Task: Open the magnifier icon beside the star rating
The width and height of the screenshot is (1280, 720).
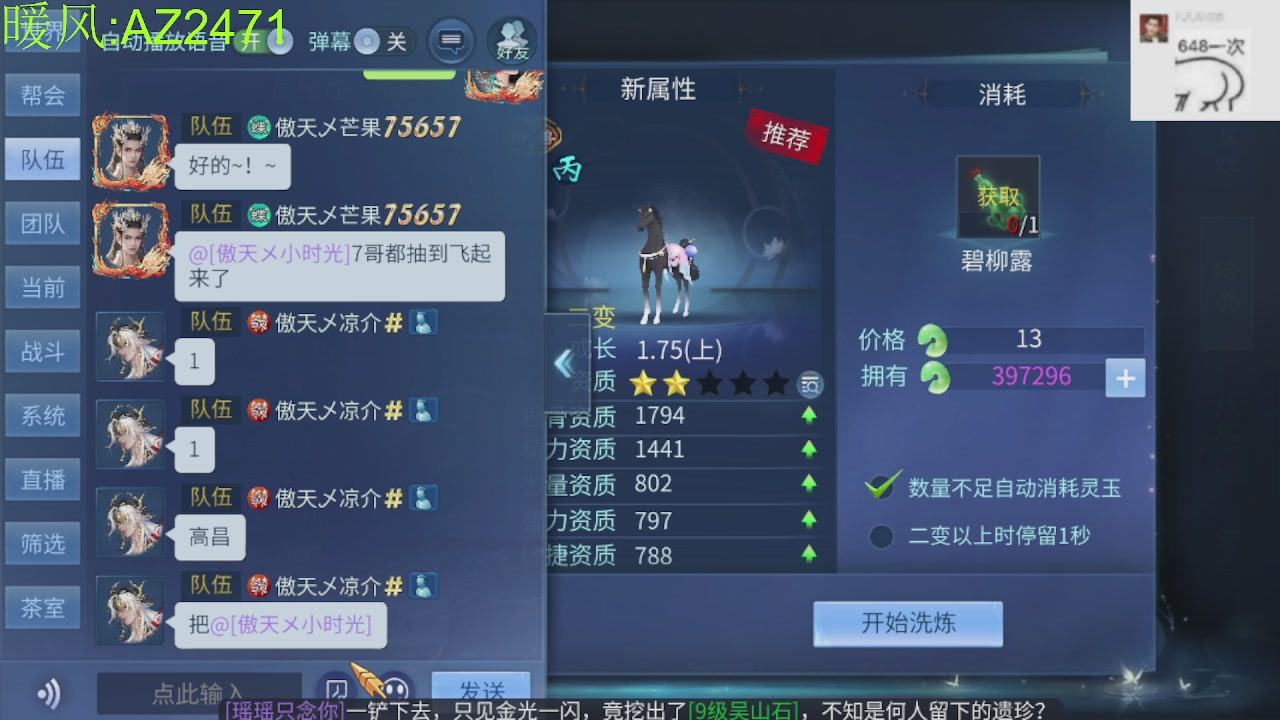Action: pyautogui.click(x=810, y=384)
